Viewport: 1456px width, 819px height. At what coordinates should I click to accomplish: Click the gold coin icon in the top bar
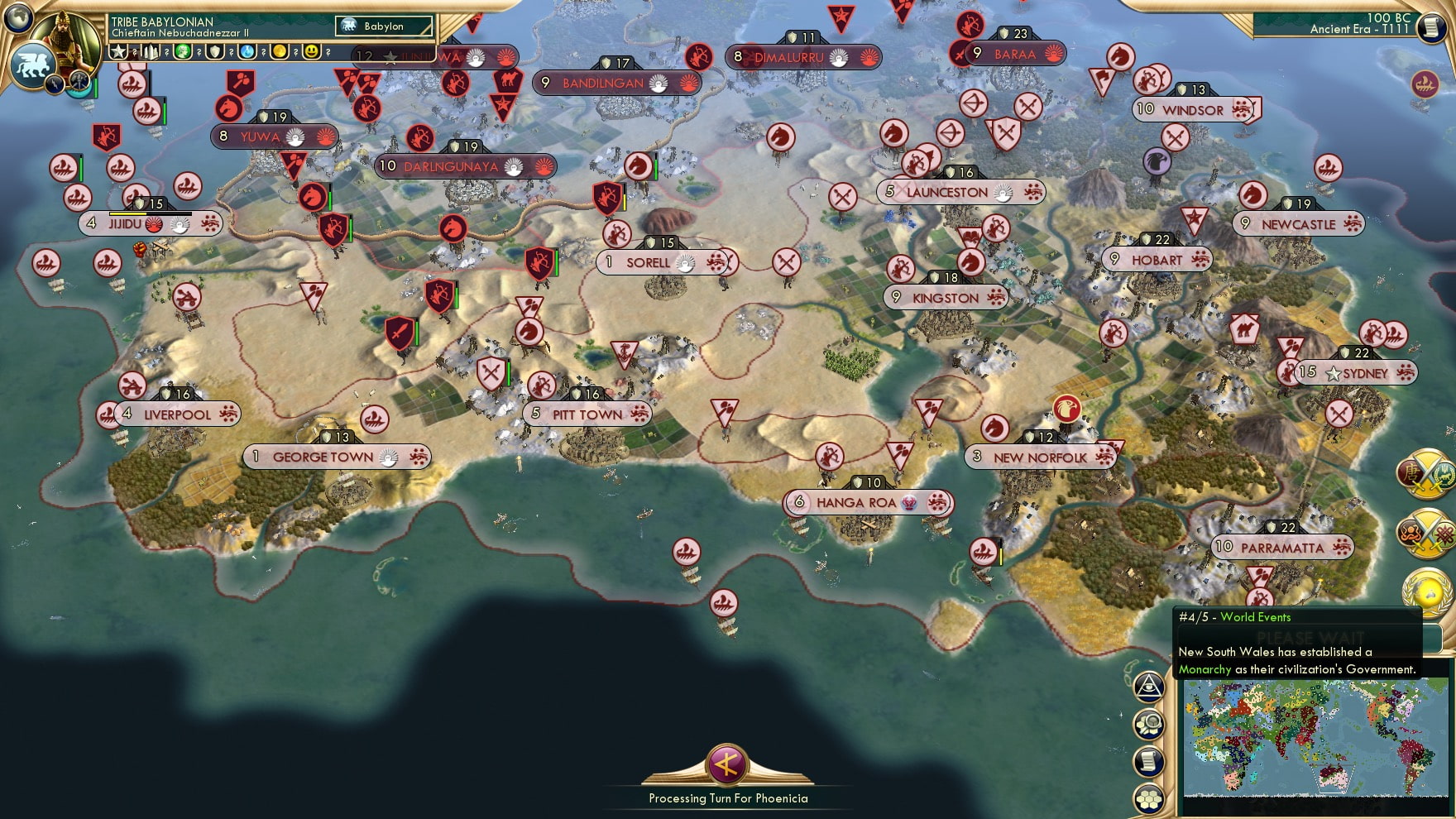pos(280,52)
